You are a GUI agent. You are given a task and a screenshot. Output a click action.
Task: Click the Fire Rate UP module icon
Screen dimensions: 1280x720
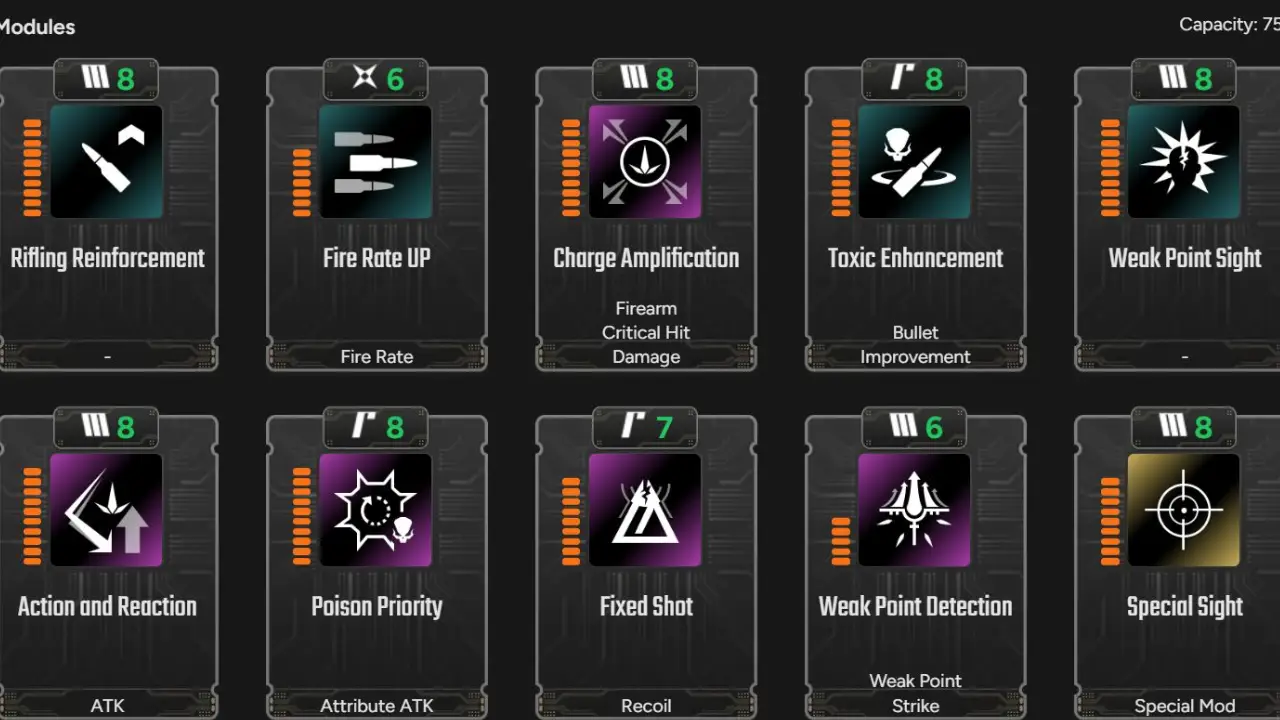pyautogui.click(x=376, y=161)
